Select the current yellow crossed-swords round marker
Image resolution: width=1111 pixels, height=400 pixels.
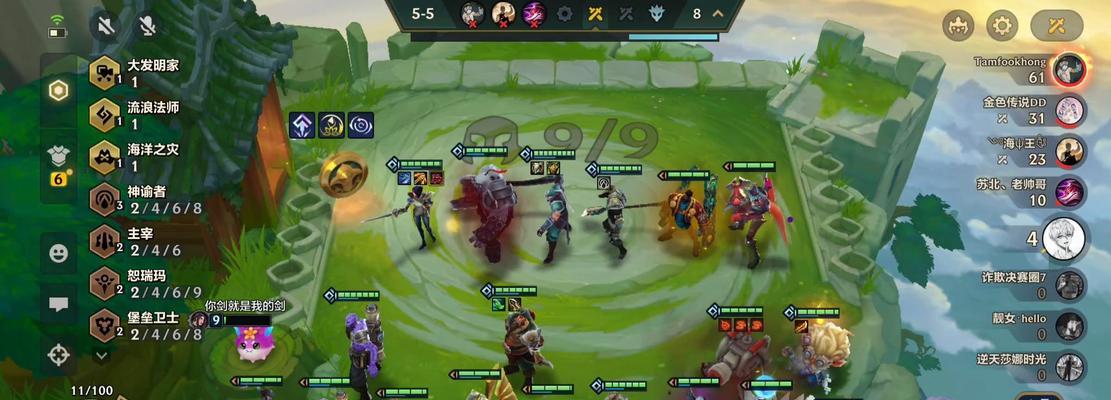tap(595, 14)
